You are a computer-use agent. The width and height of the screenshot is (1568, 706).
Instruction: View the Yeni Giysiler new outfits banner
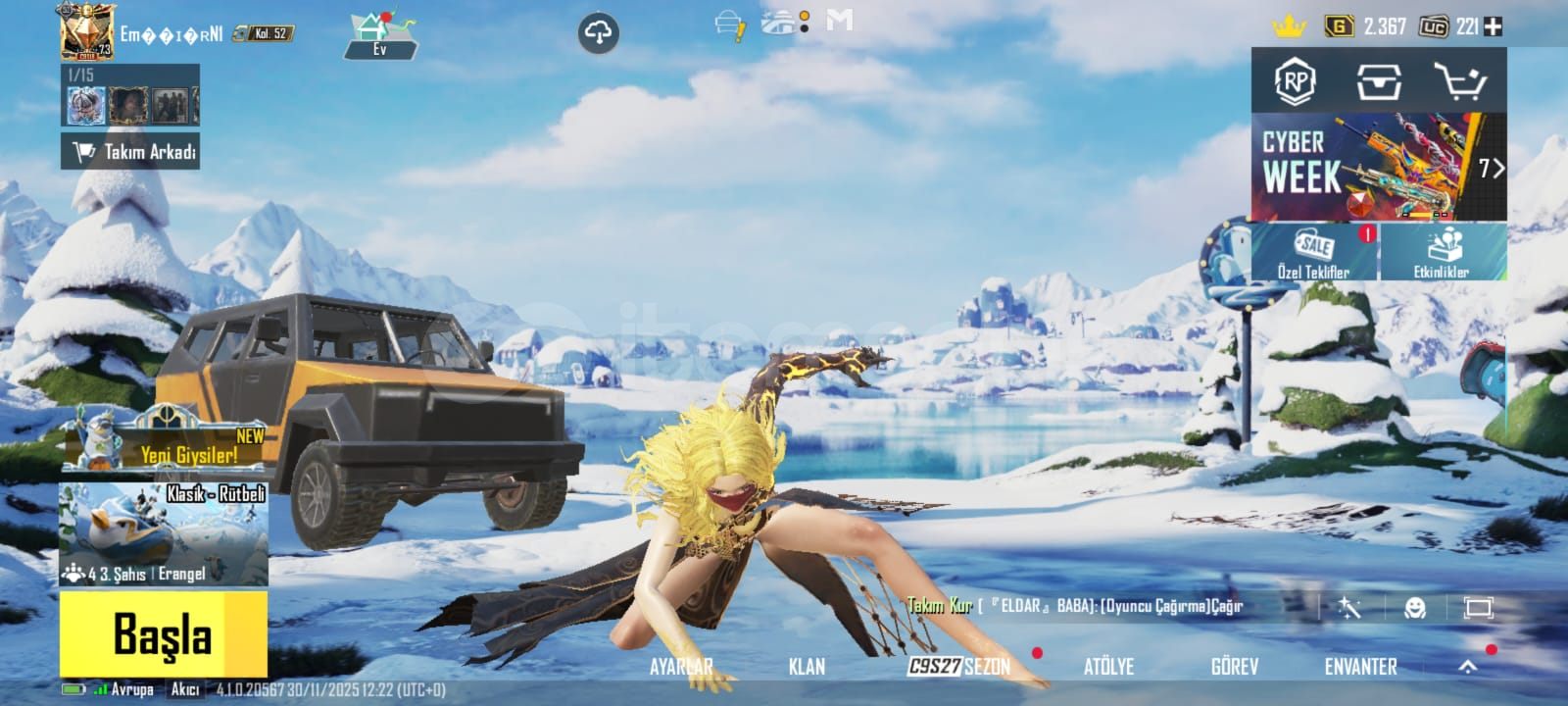[x=163, y=444]
